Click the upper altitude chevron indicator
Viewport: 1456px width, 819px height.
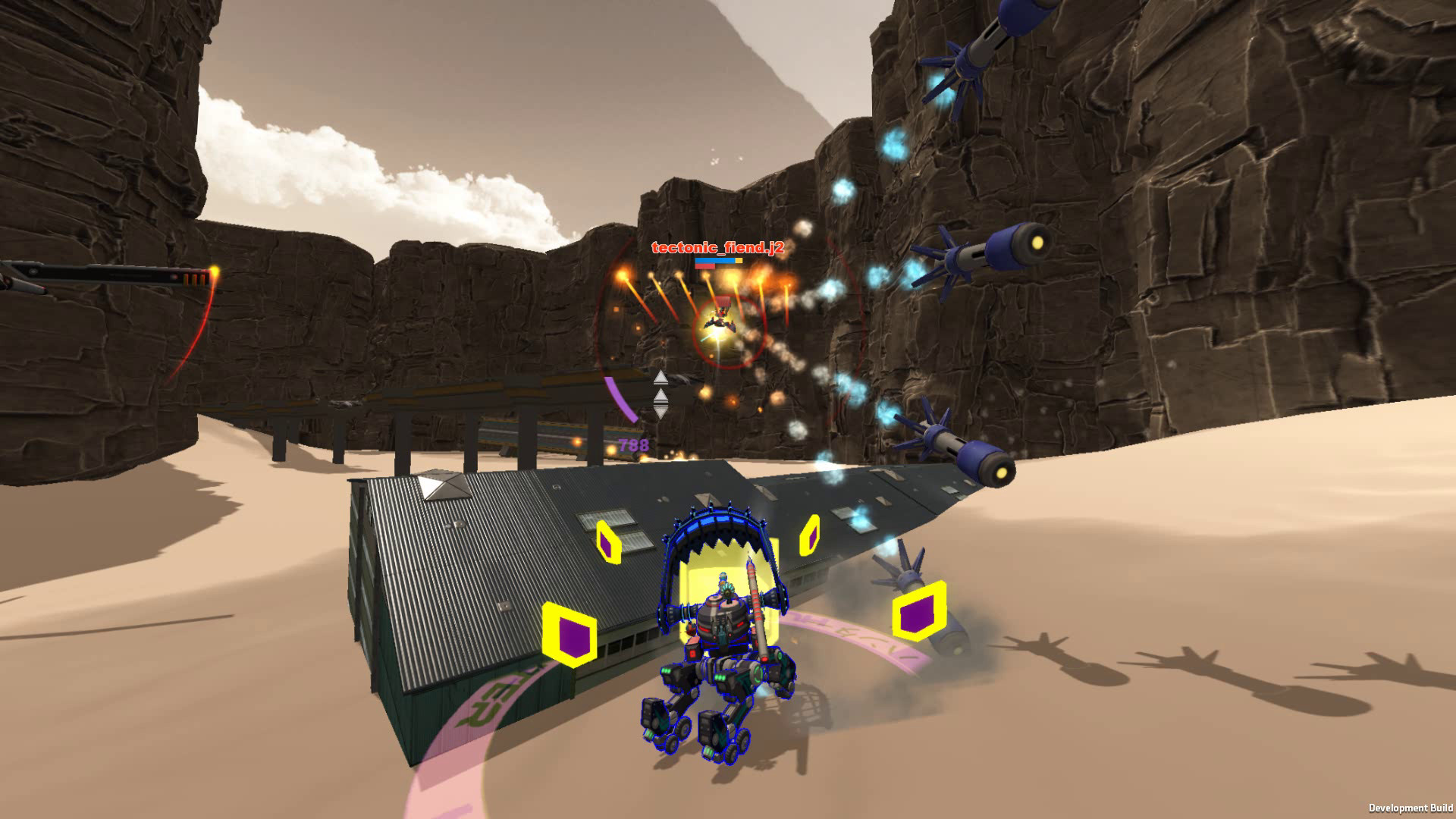pyautogui.click(x=661, y=377)
